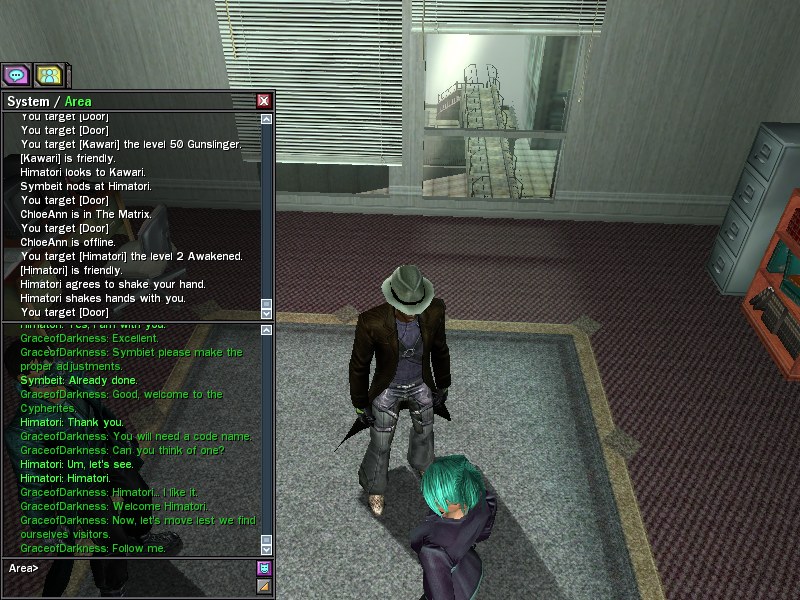This screenshot has height=600, width=800.
Task: Open the purple mask emote button
Action: (x=264, y=568)
